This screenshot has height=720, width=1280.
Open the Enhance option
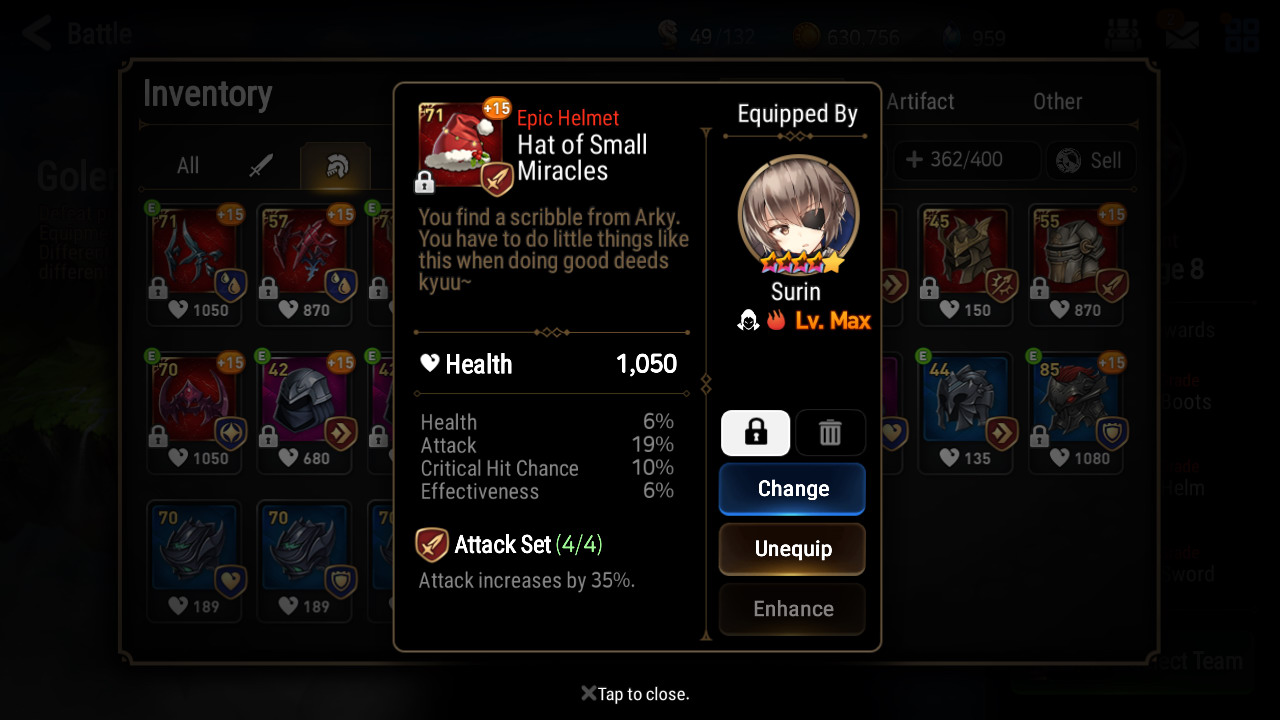tap(792, 609)
